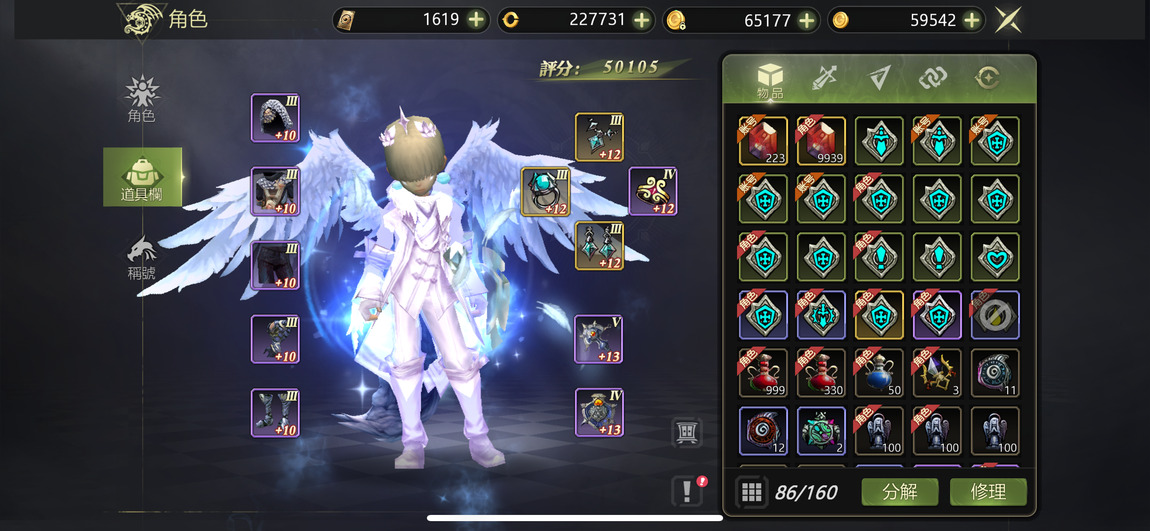Choose the red gem stack of 9939

(x=821, y=141)
